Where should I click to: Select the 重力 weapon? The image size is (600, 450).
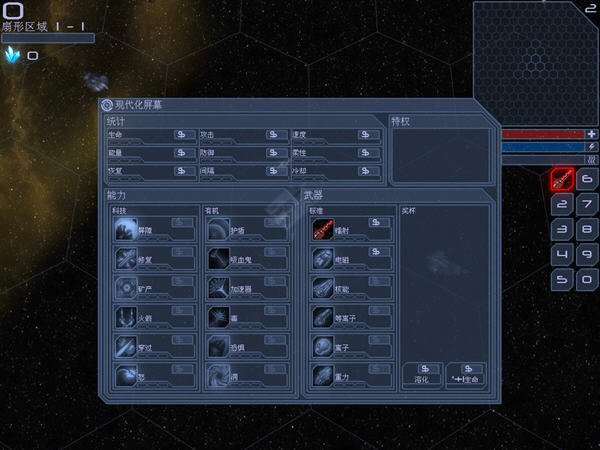tap(323, 375)
